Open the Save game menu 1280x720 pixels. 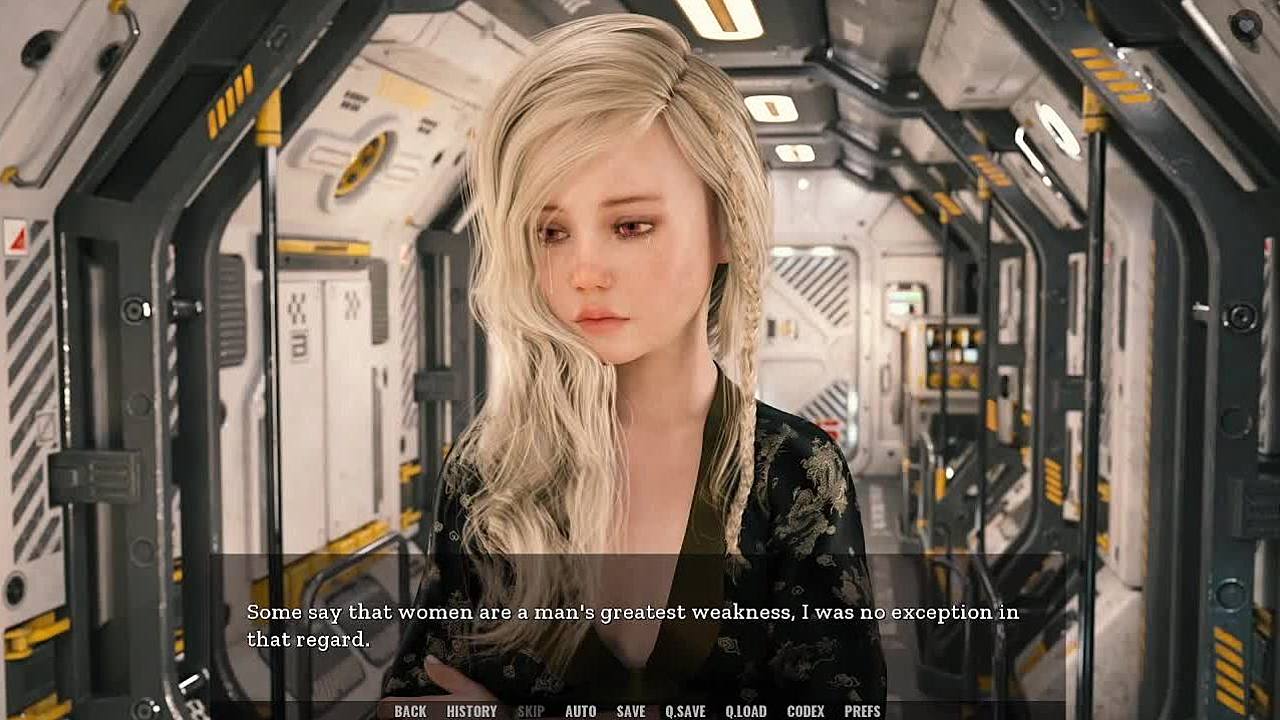click(x=630, y=711)
